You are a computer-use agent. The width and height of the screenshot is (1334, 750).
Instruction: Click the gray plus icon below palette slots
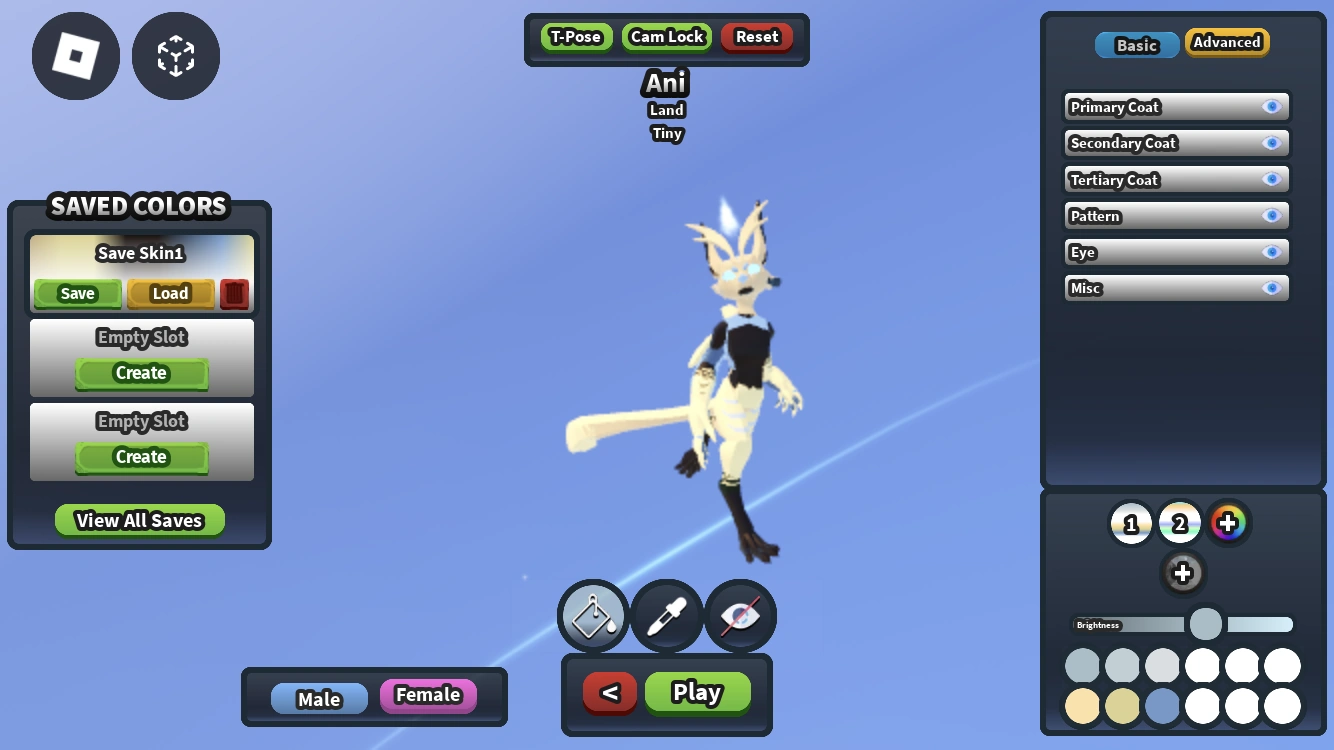[1183, 574]
